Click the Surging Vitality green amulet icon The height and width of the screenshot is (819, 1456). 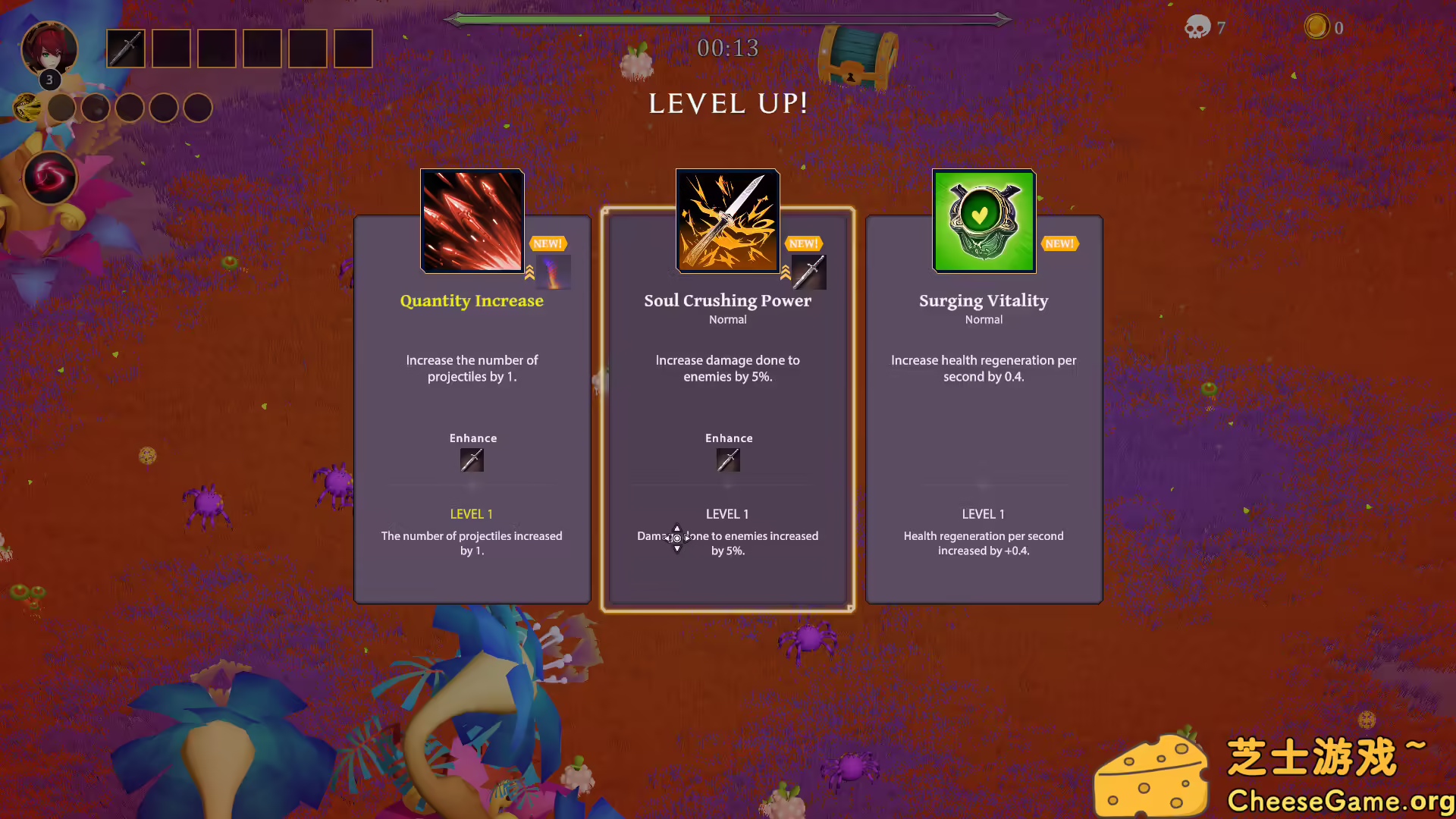(983, 221)
